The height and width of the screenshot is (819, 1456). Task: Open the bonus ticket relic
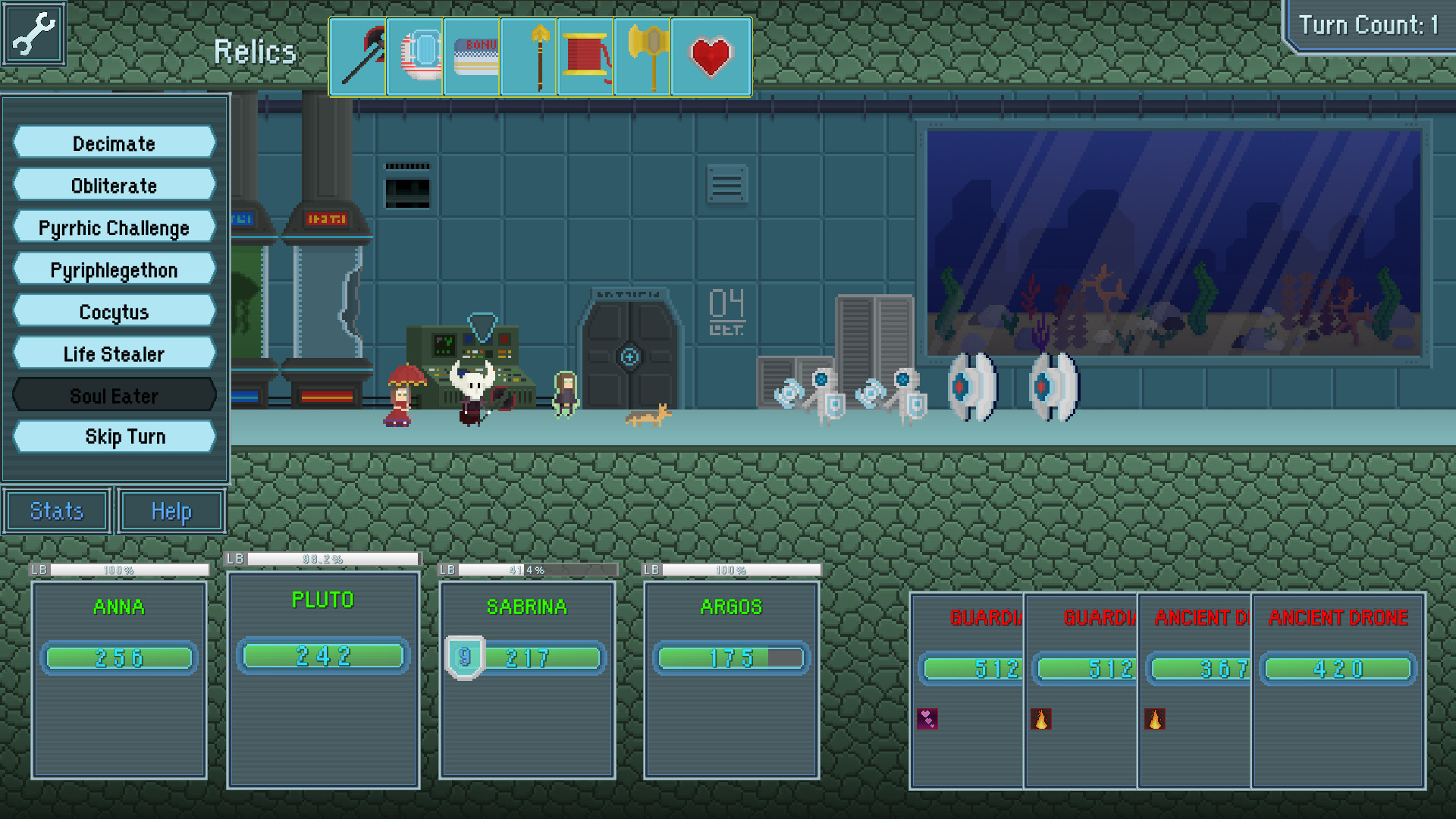pyautogui.click(x=472, y=57)
